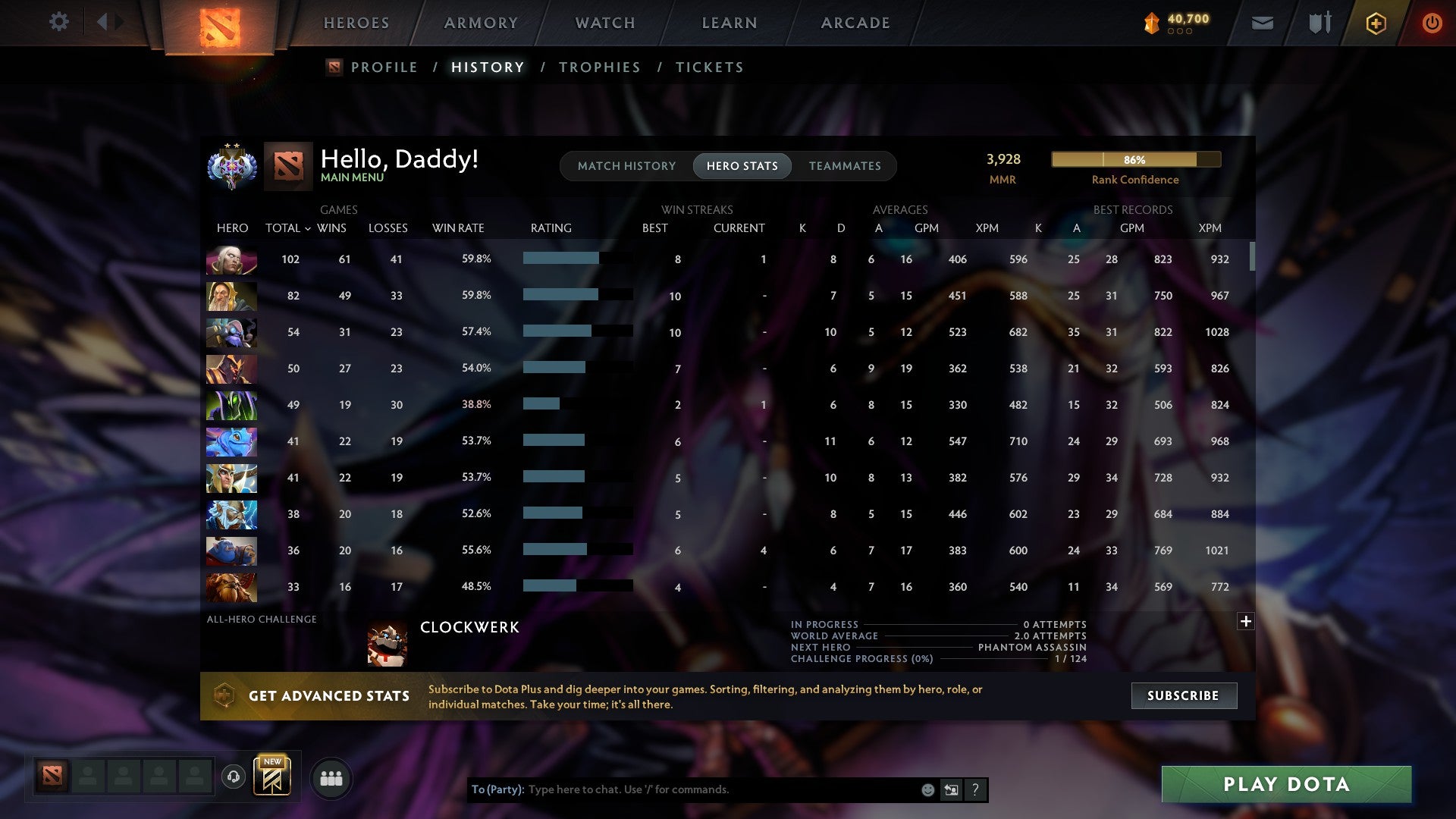Open the Armory via sword and shield icon

click(1319, 23)
